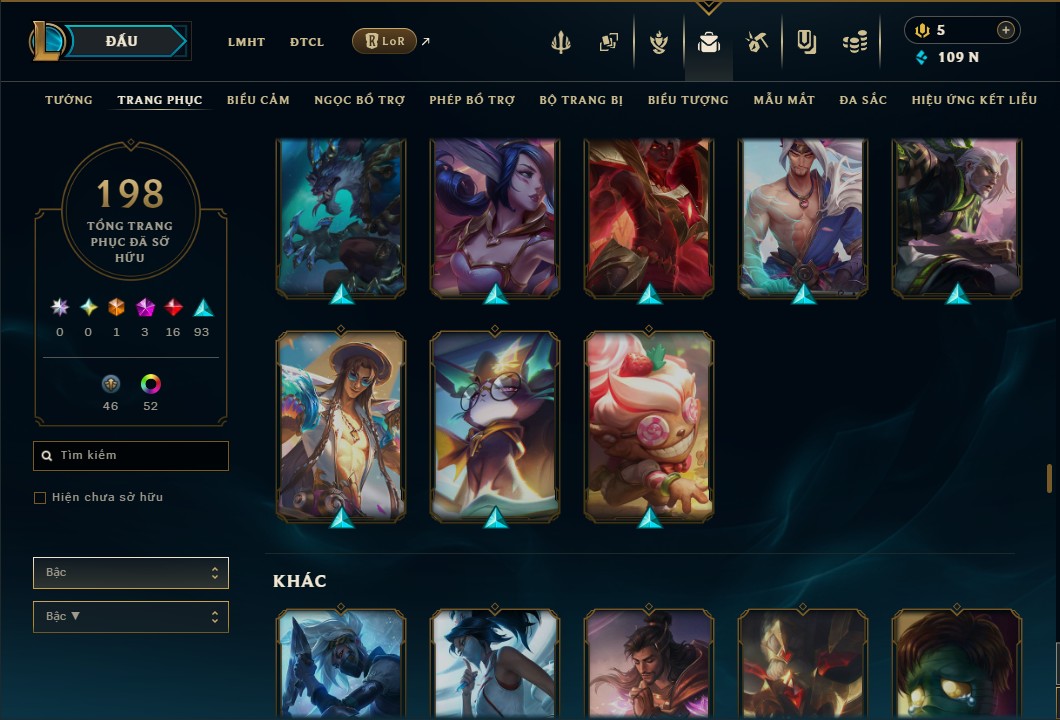This screenshot has width=1060, height=720.
Task: Click the Tìm kiếm search field
Action: (131, 456)
